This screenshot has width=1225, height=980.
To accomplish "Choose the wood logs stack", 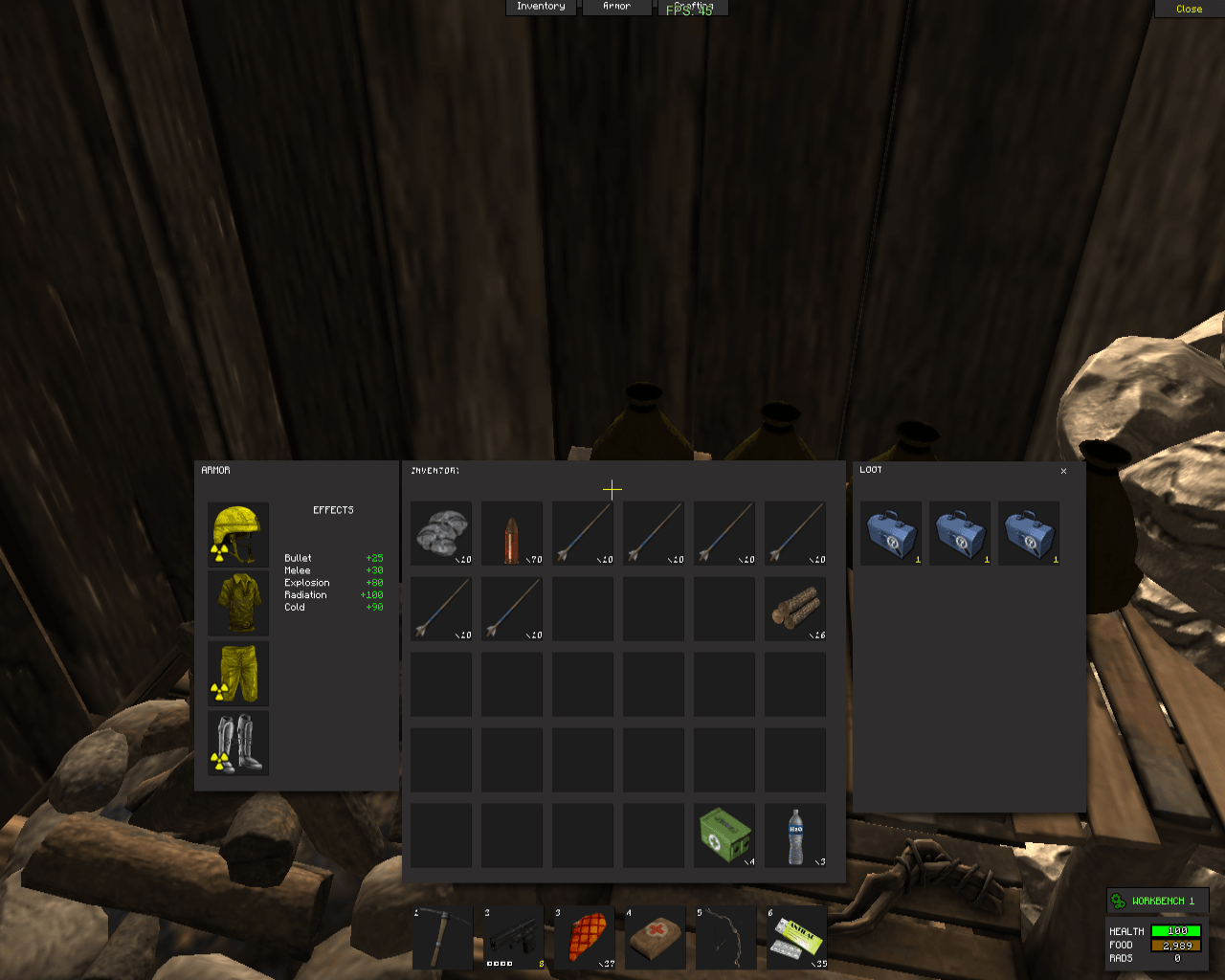I will coord(795,609).
